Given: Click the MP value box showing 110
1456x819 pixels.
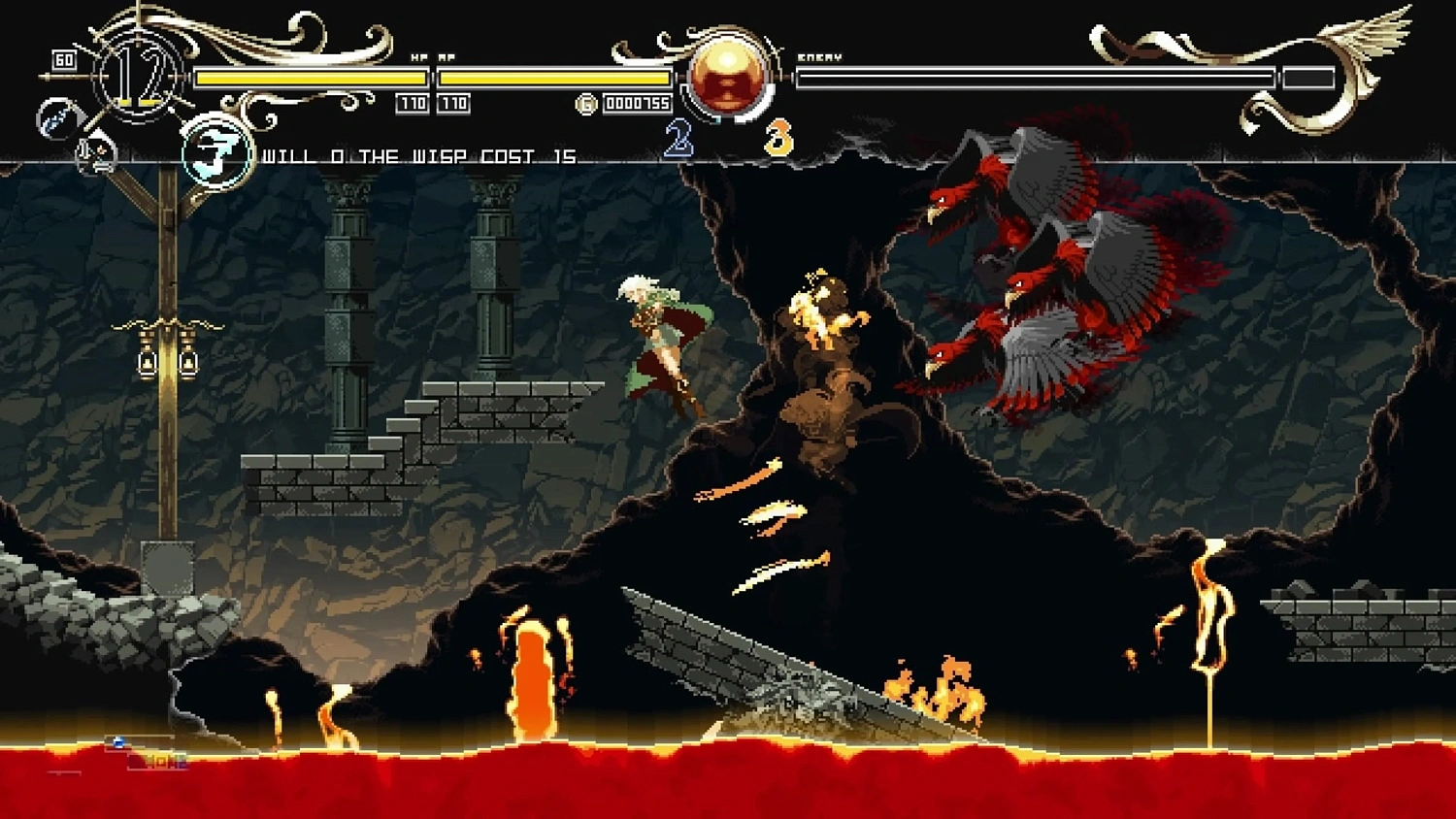Looking at the screenshot, I should (x=453, y=103).
